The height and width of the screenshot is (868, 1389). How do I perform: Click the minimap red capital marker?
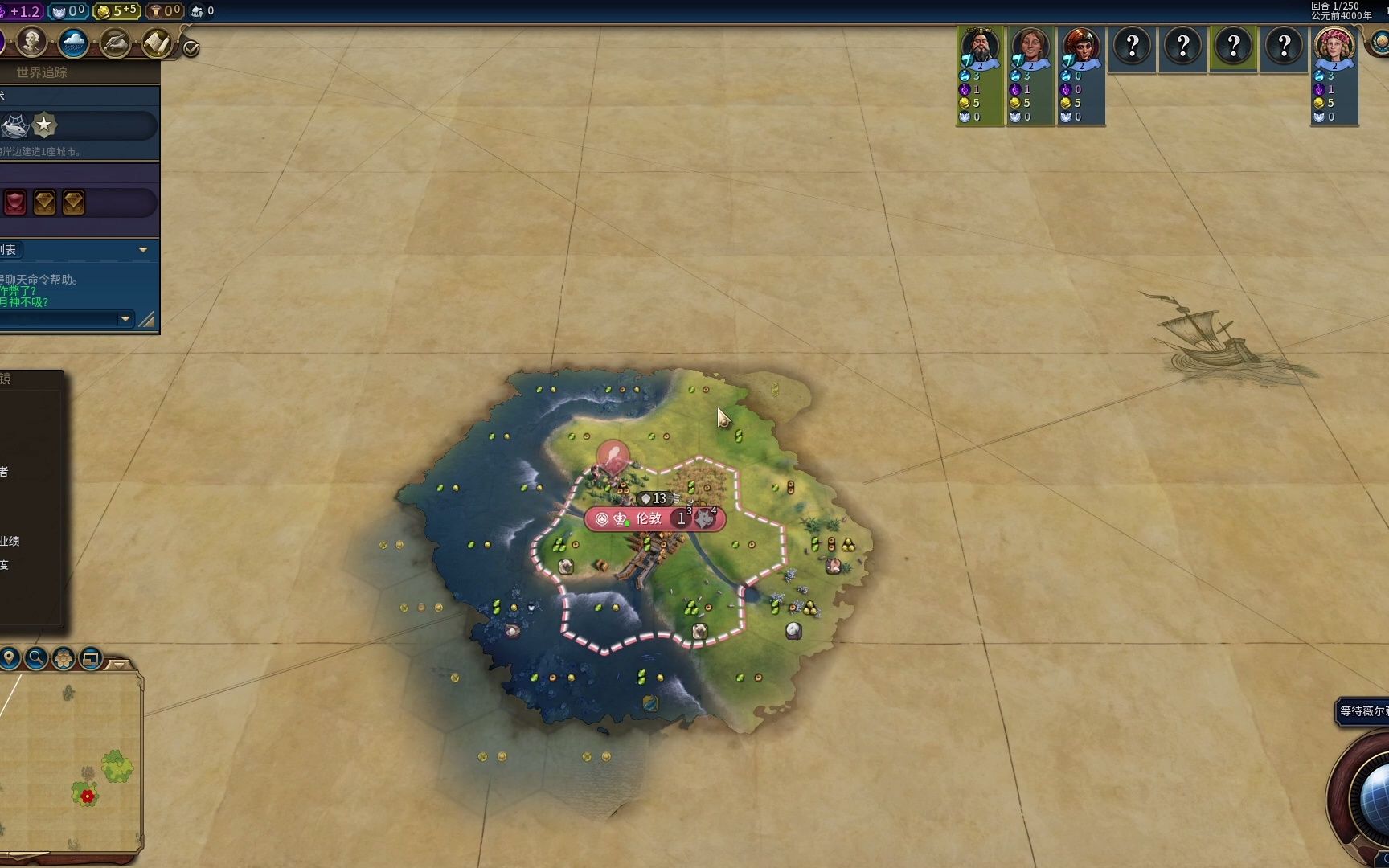88,796
